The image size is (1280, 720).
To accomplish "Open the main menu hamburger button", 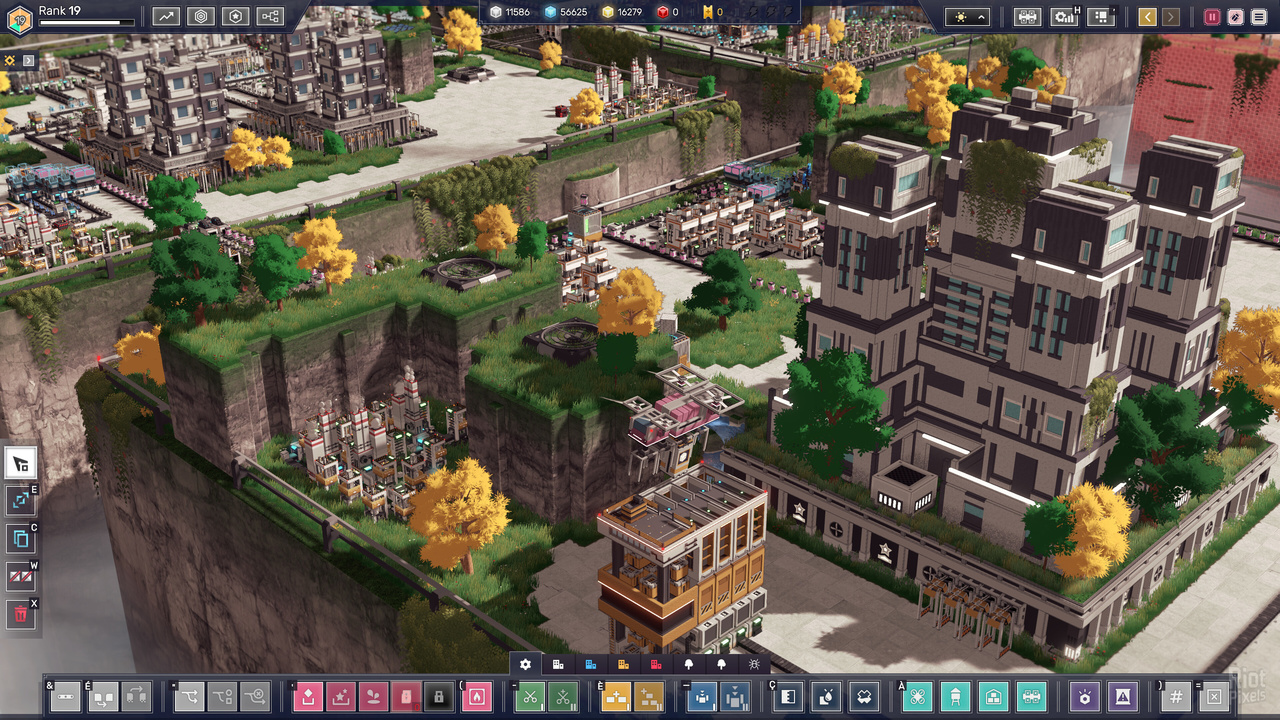I will click(1258, 17).
